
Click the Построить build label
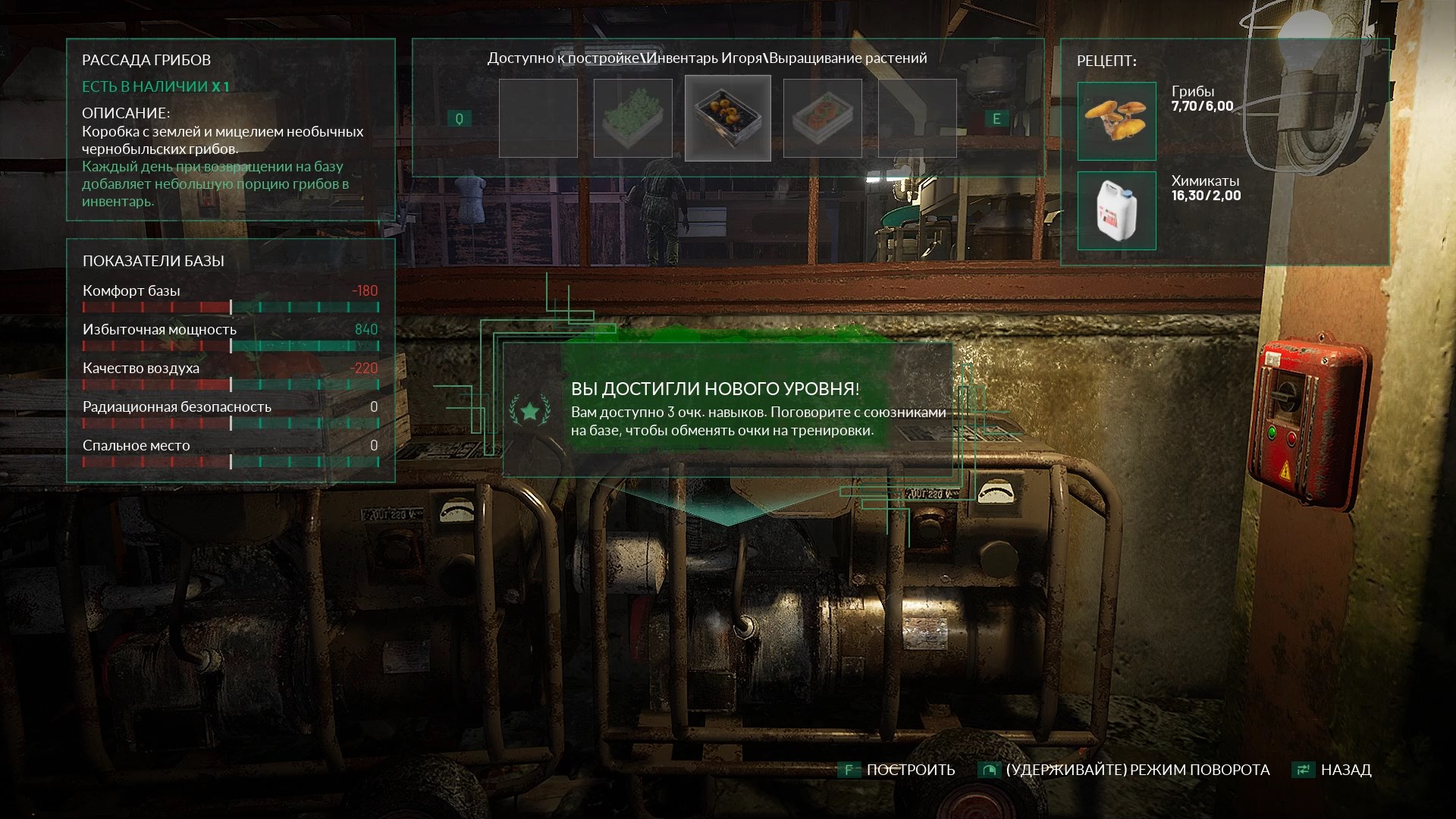[x=910, y=770]
